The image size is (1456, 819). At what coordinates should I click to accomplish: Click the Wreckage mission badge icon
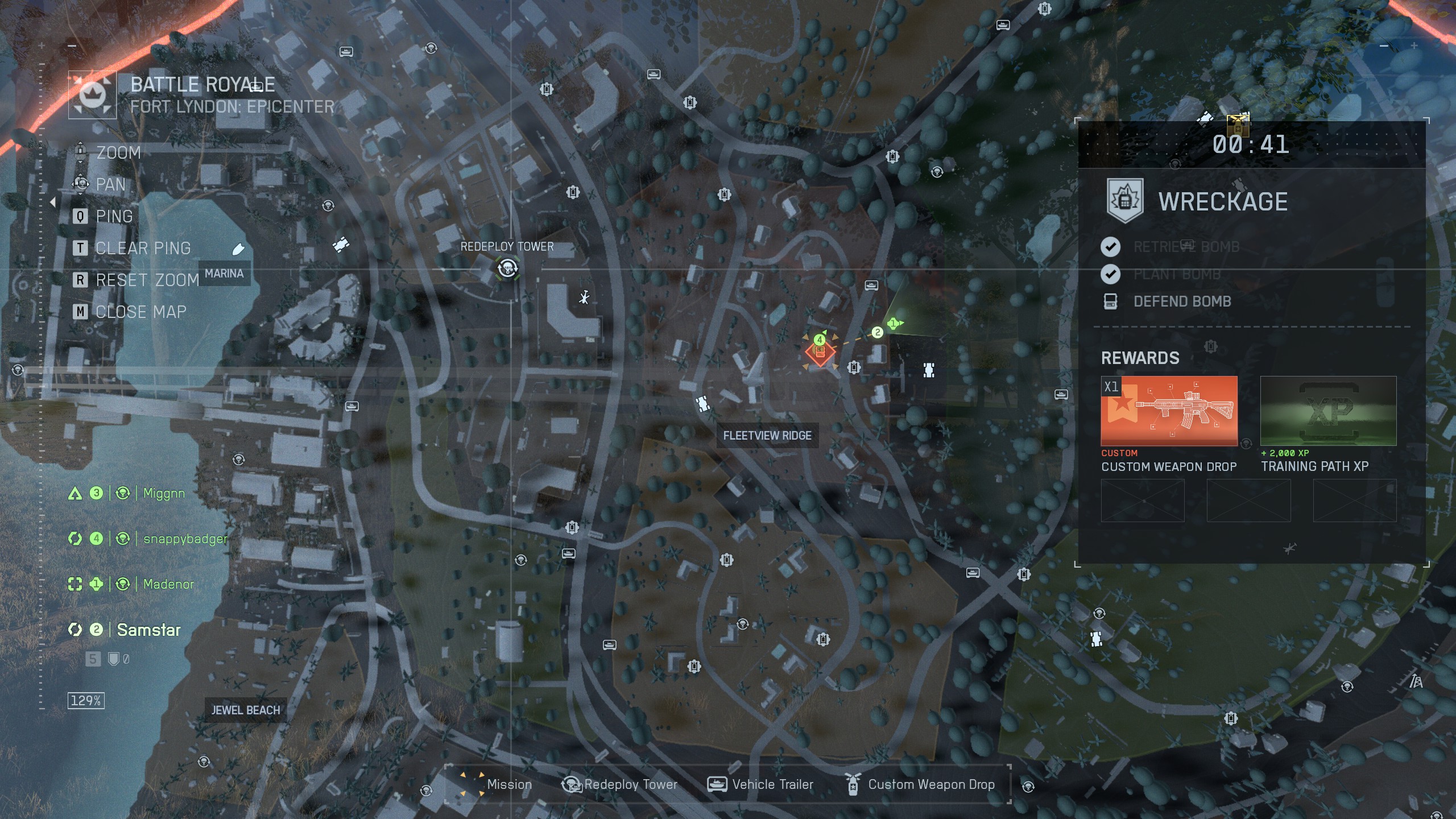[1124, 201]
